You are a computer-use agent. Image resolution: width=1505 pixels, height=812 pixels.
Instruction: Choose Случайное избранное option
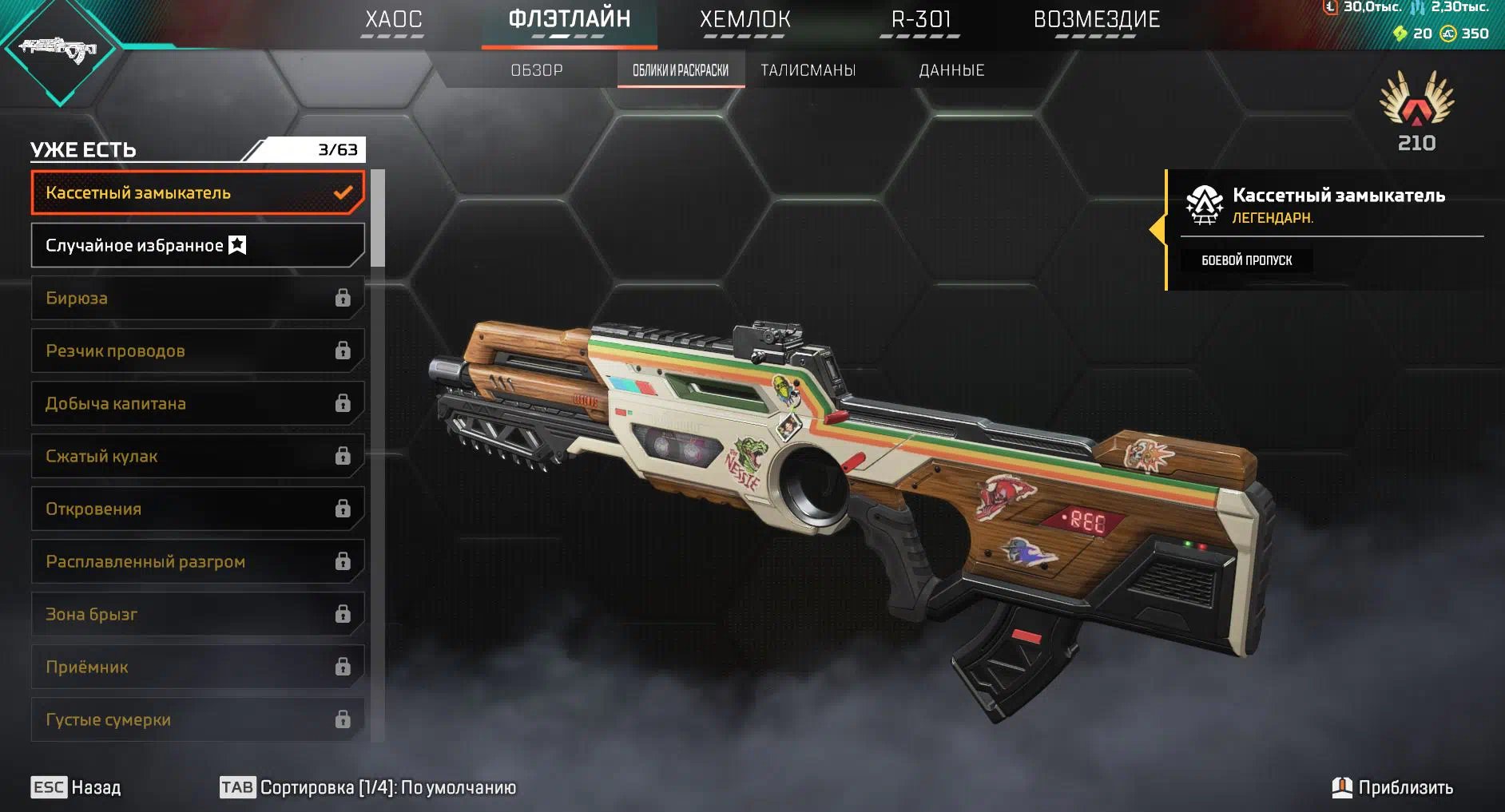tap(197, 245)
